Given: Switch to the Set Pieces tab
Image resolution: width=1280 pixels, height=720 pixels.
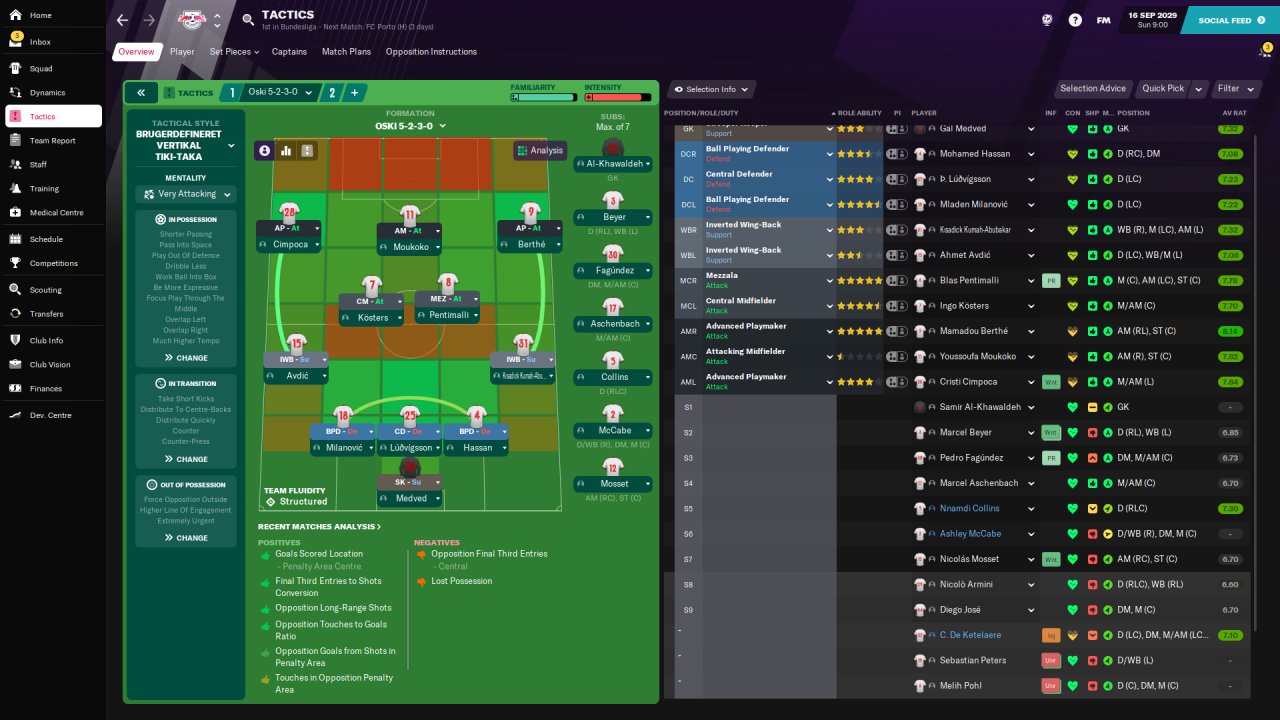Looking at the screenshot, I should pyautogui.click(x=230, y=52).
